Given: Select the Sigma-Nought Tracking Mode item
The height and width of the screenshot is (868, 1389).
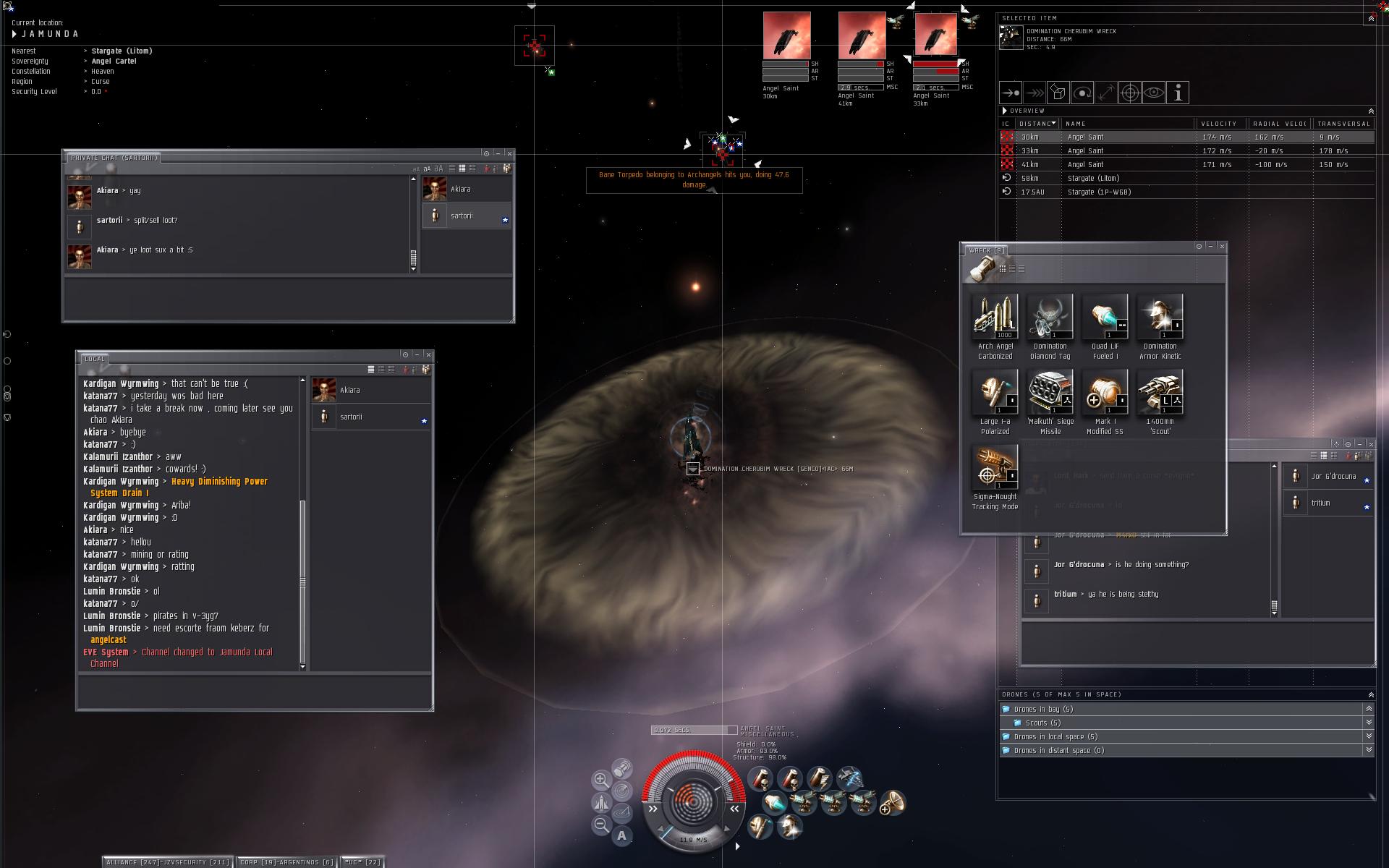Looking at the screenshot, I should 995,467.
